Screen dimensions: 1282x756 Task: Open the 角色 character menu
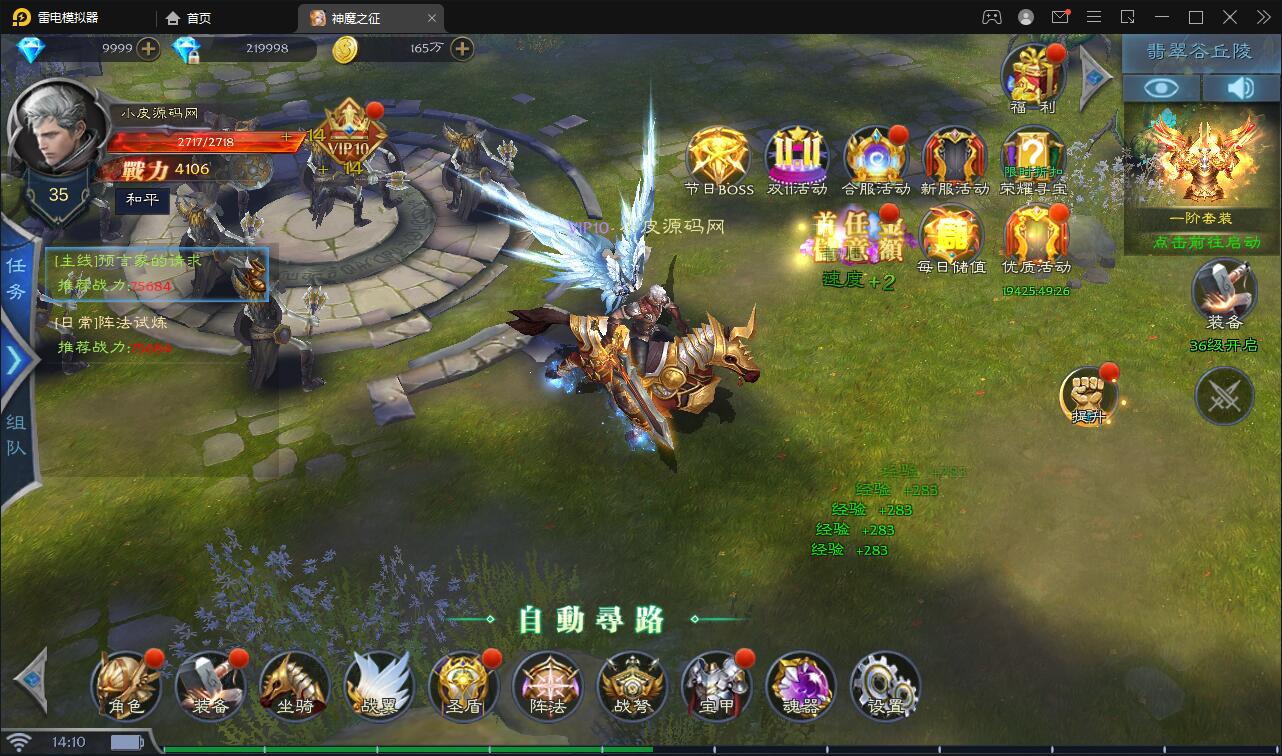click(126, 686)
